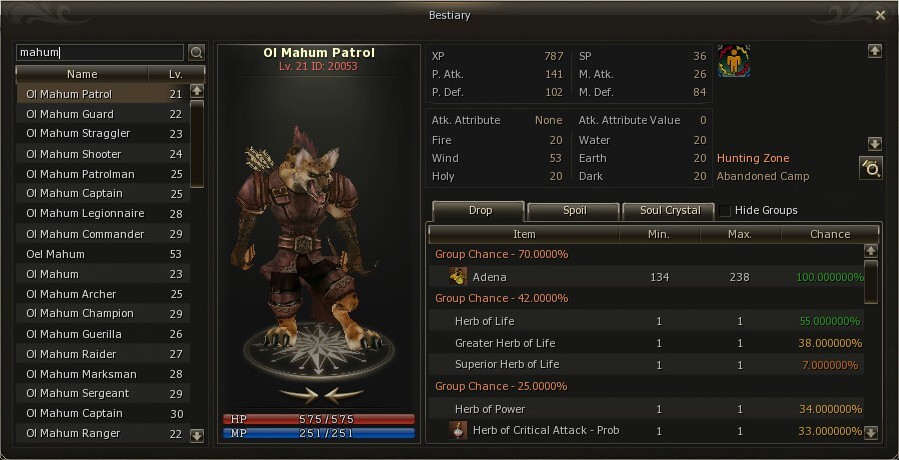Sort monster list by Name column
This screenshot has height=460, width=899.
tap(82, 74)
